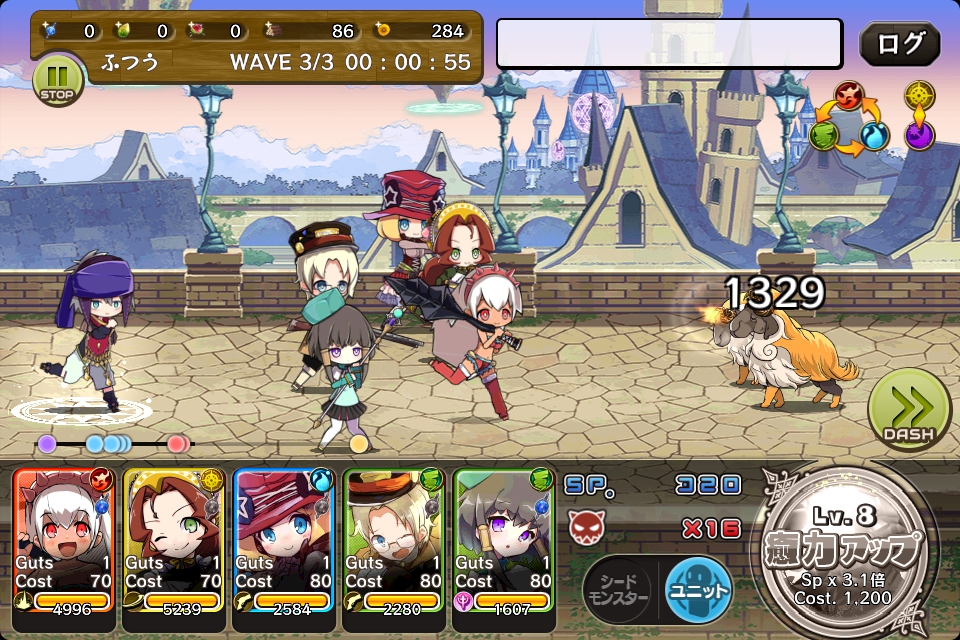The image size is (960, 640).
Task: Pause the battle with the STOP button
Action: tap(59, 80)
